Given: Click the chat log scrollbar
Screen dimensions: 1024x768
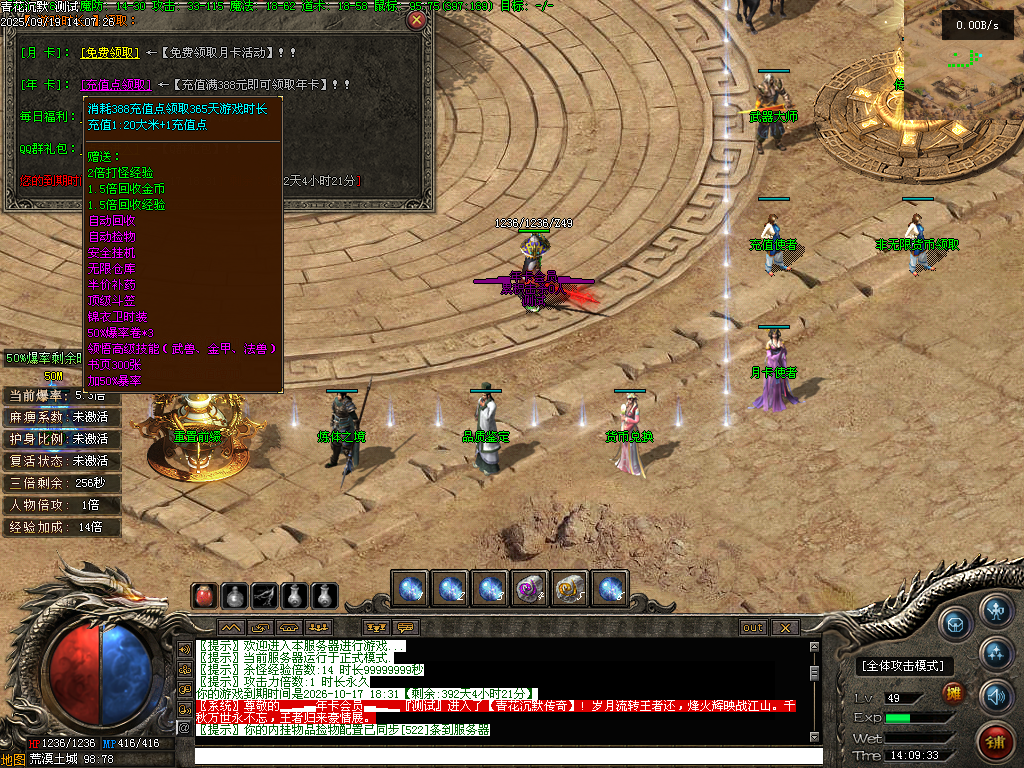Looking at the screenshot, I should coord(814,690).
